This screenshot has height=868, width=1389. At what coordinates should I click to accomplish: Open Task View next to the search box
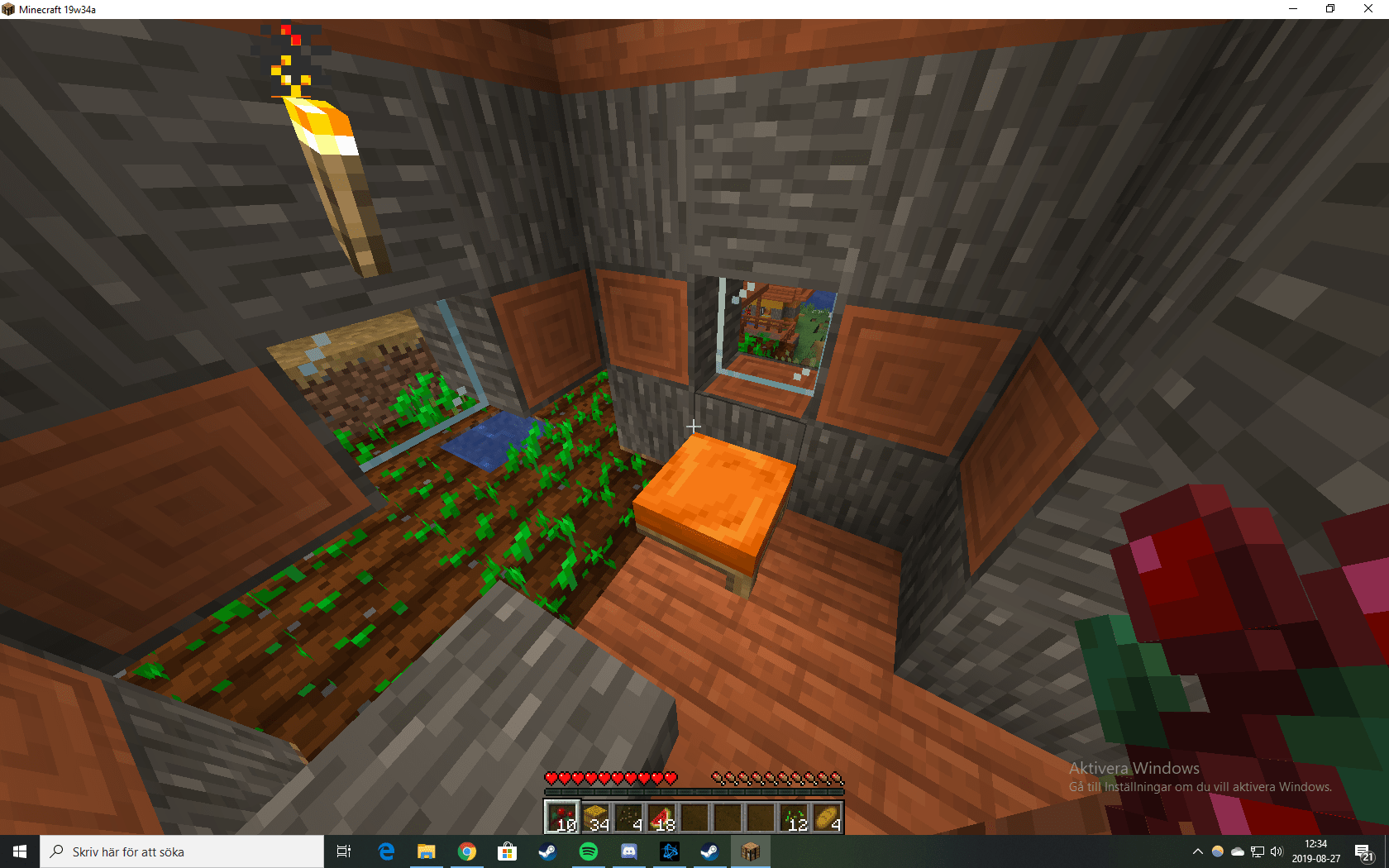tap(343, 851)
